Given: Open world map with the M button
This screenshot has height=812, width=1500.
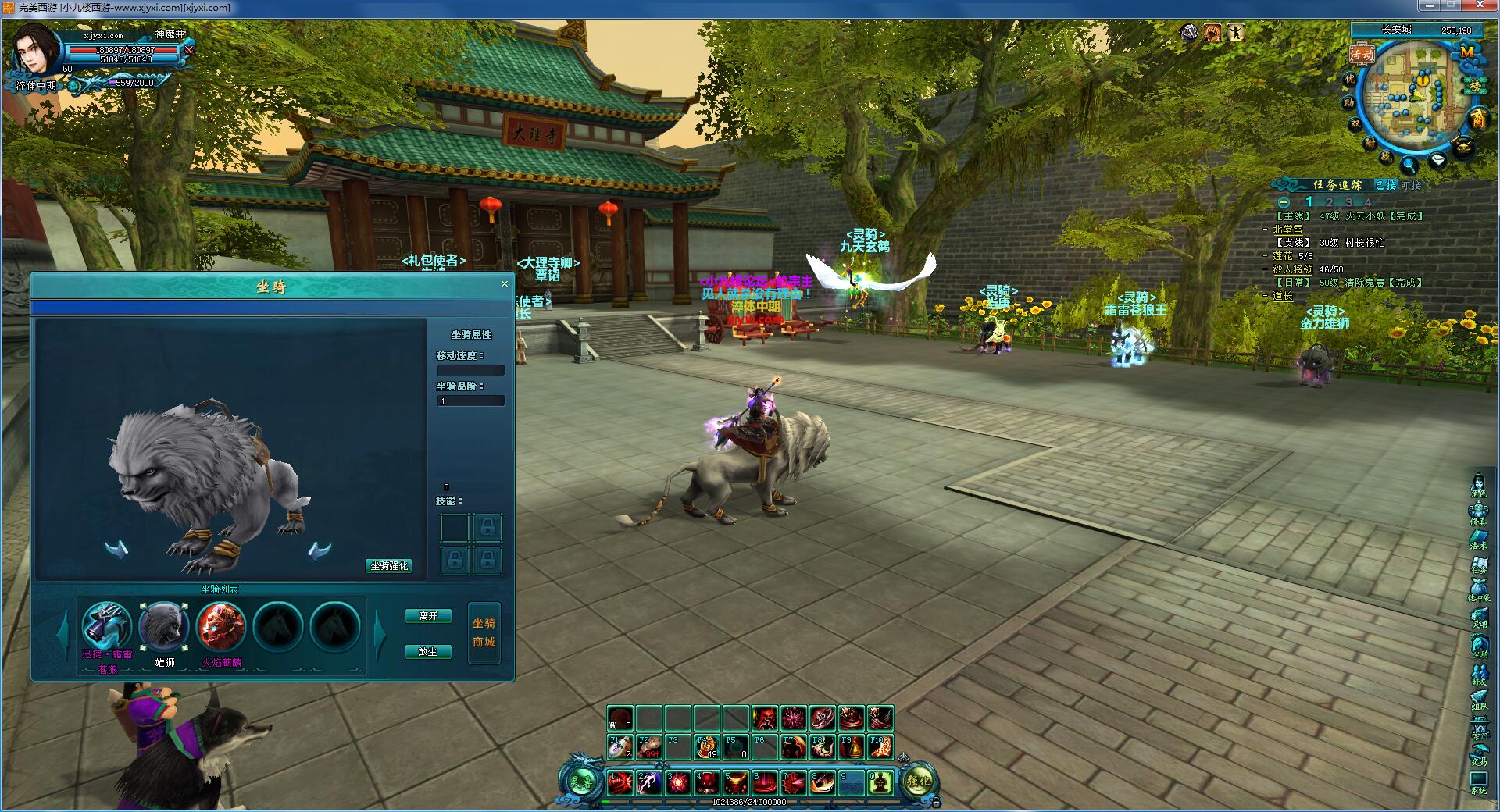Looking at the screenshot, I should click(x=1467, y=52).
